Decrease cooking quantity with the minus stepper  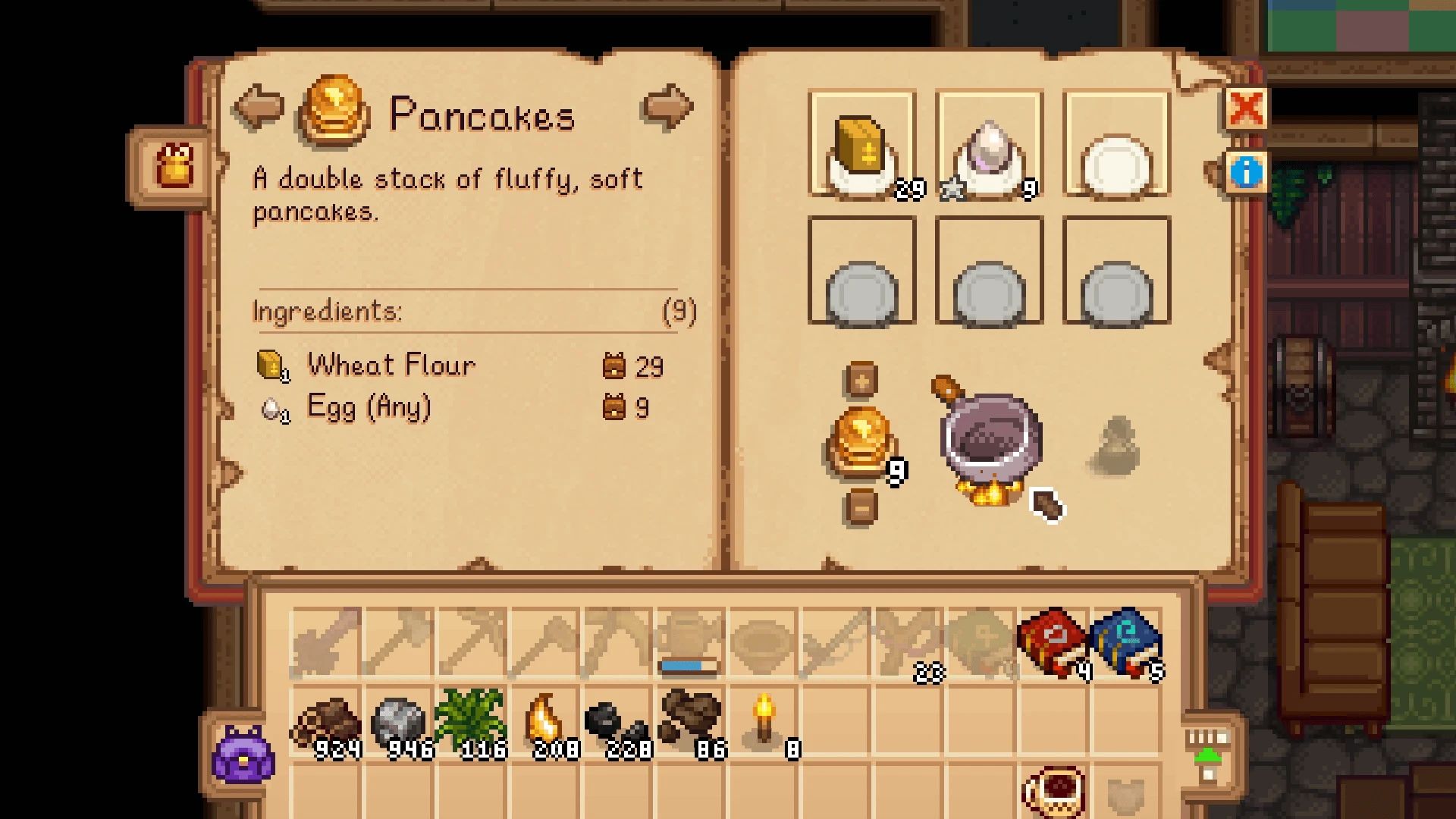(x=862, y=507)
